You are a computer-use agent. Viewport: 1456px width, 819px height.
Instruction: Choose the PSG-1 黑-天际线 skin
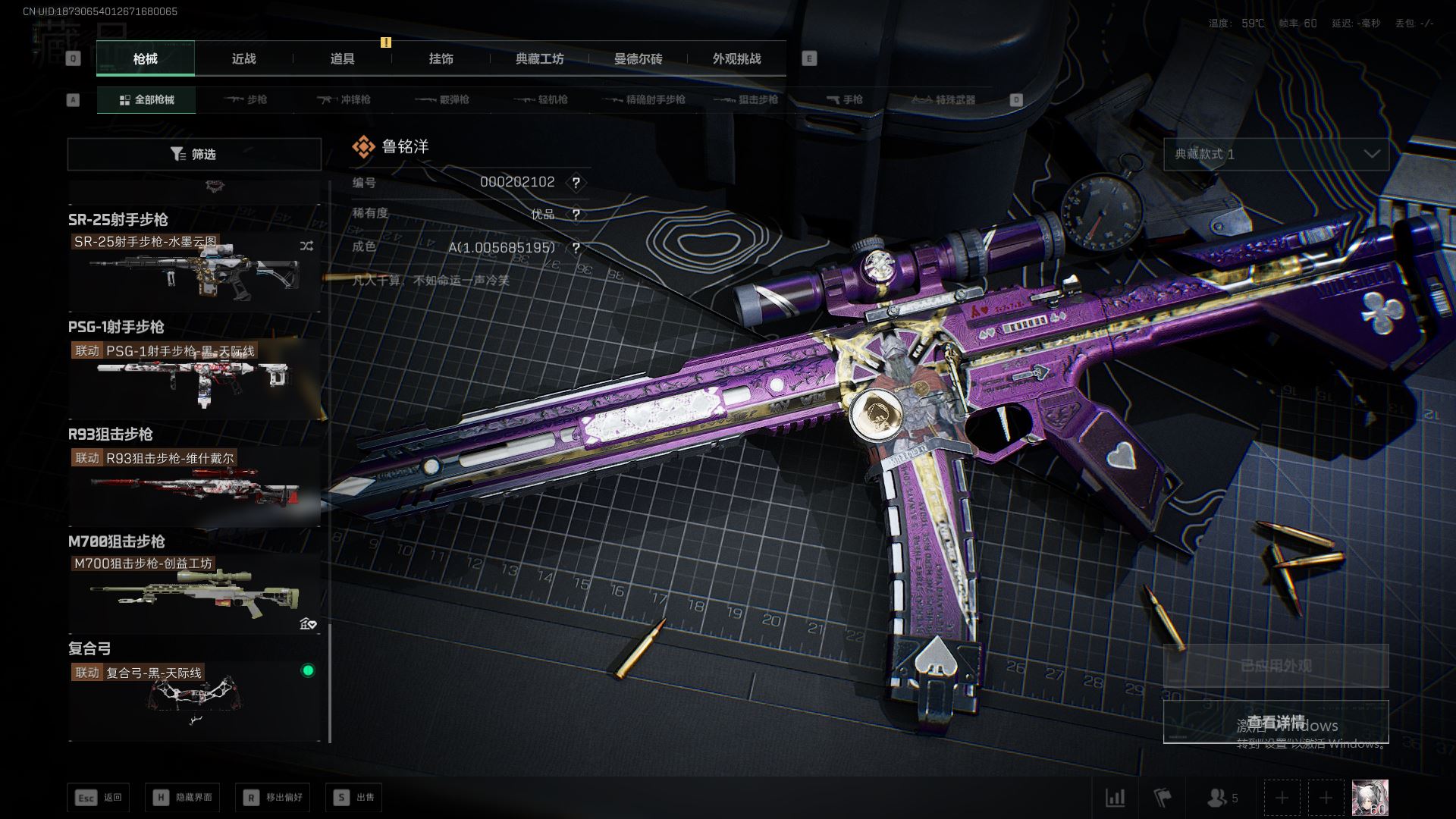(x=194, y=378)
